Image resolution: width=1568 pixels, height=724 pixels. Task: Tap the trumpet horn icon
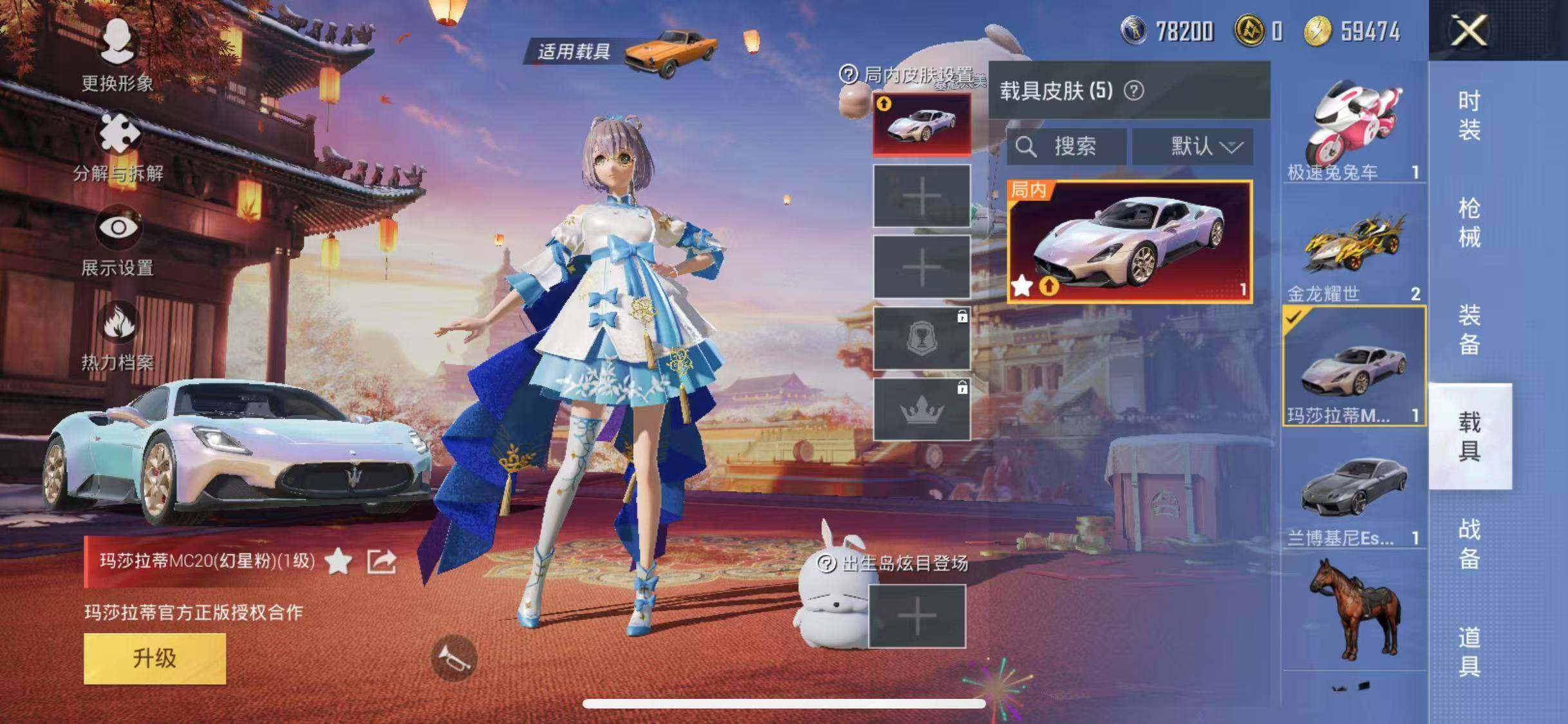(454, 657)
